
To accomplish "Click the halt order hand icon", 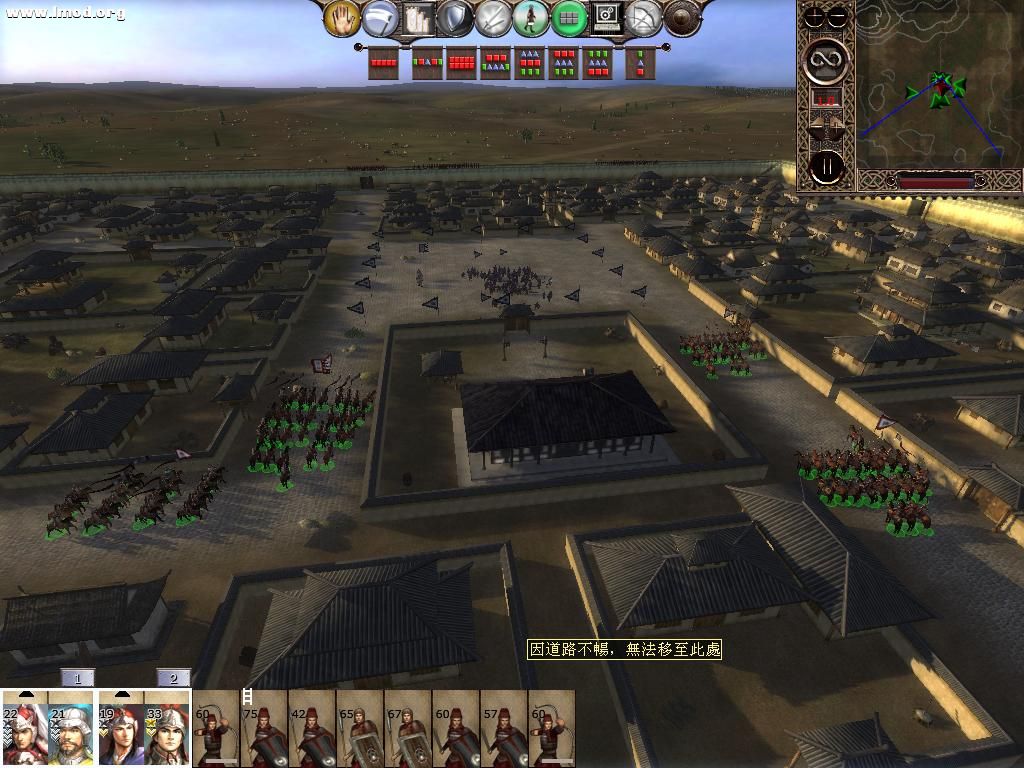I will pyautogui.click(x=342, y=18).
